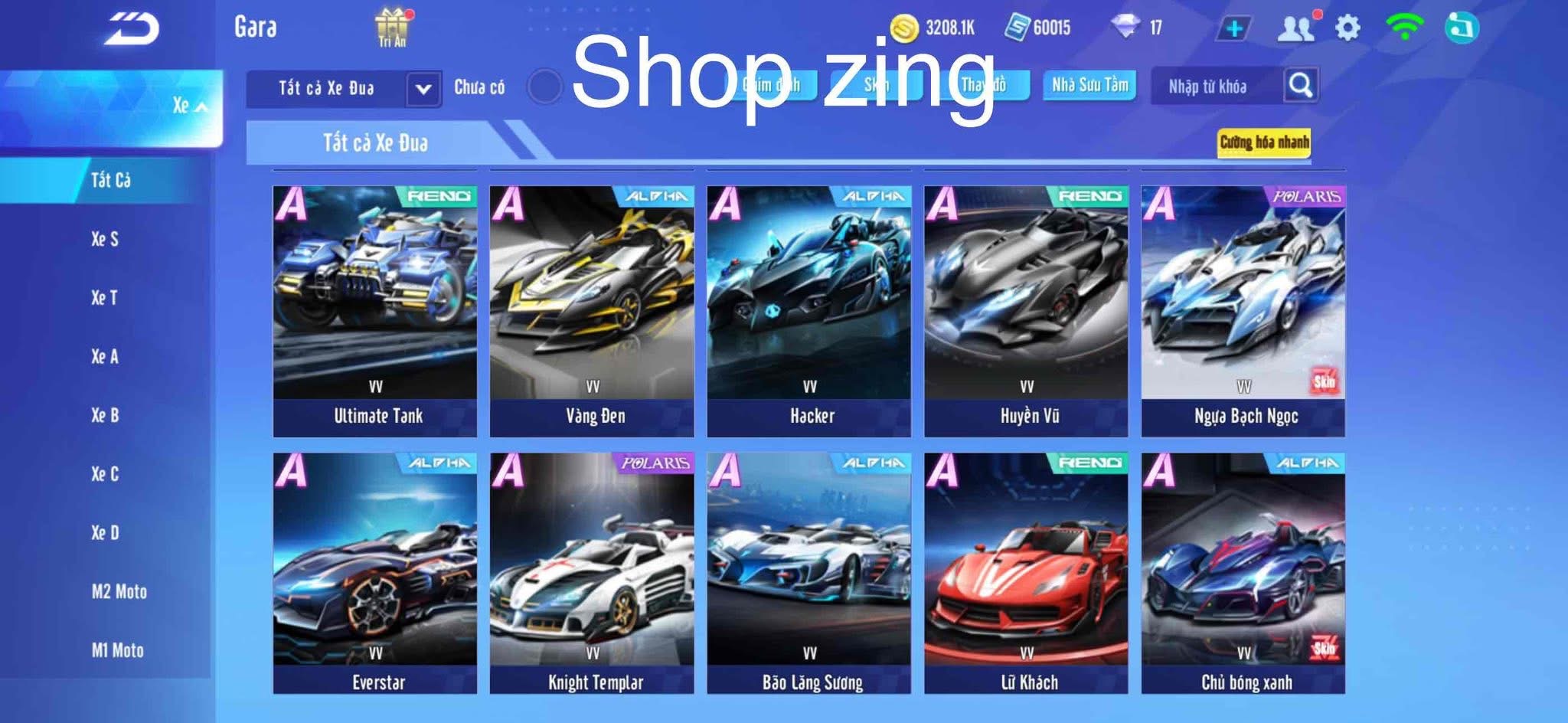Image resolution: width=1568 pixels, height=723 pixels.
Task: Open the Nhà Sưu Tầm collection
Action: point(1091,86)
